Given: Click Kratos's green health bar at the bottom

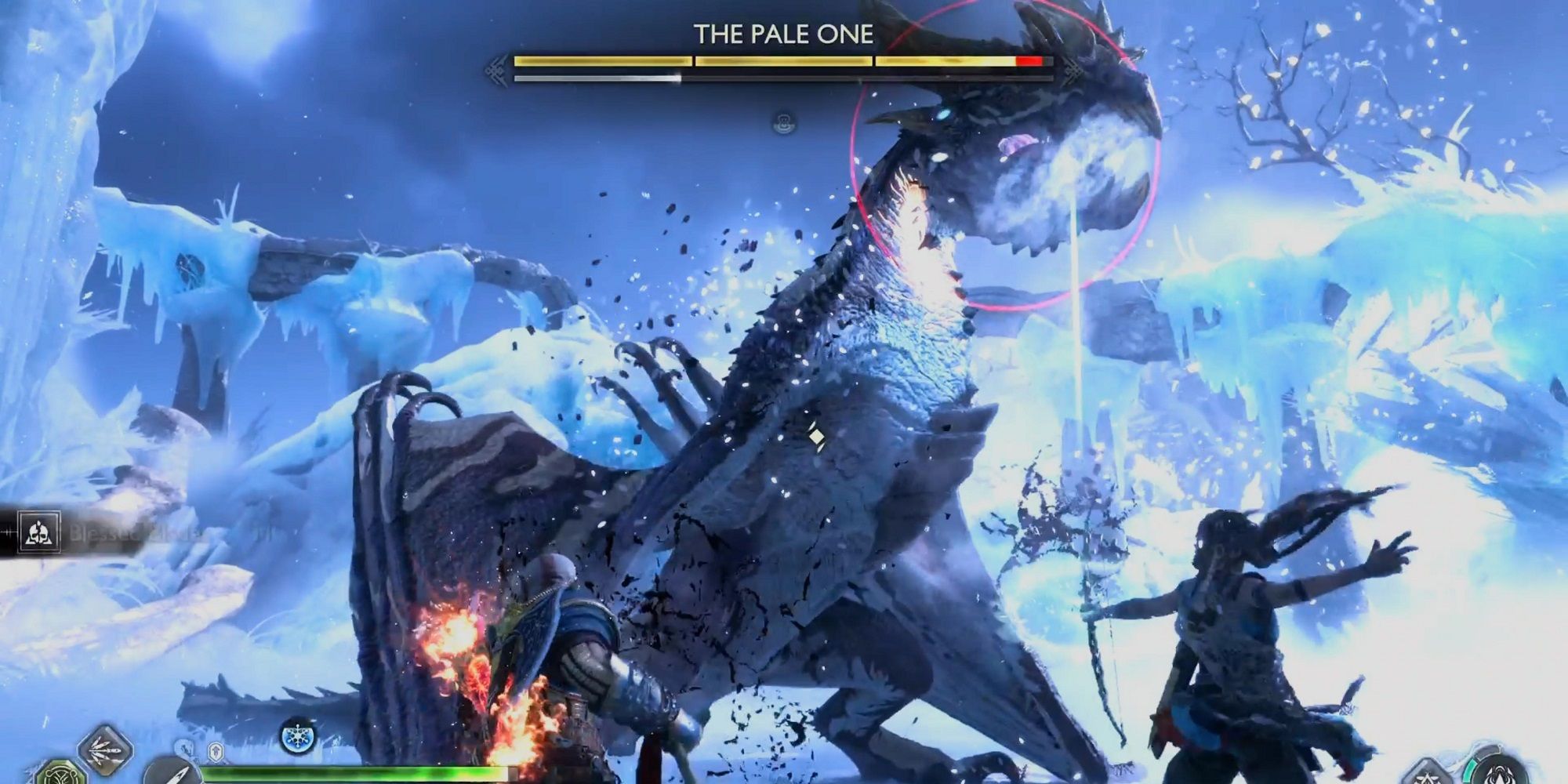Looking at the screenshot, I should (353, 773).
